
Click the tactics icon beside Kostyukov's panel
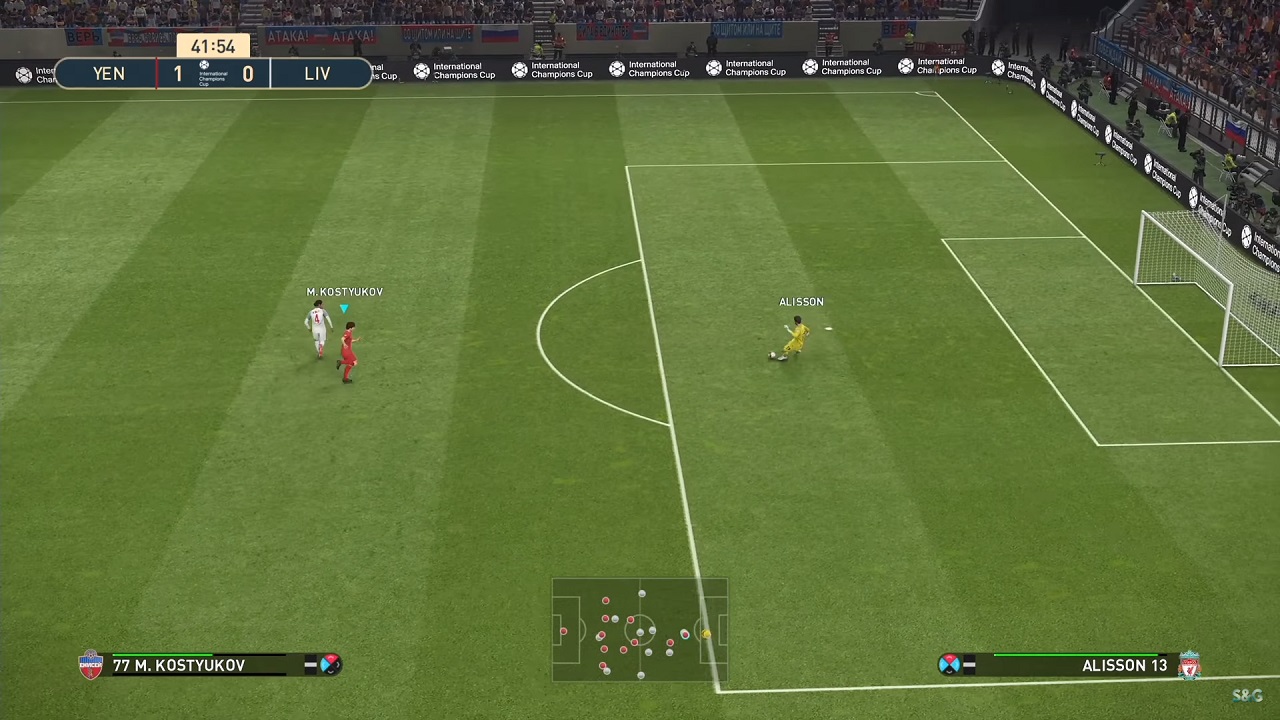[329, 665]
